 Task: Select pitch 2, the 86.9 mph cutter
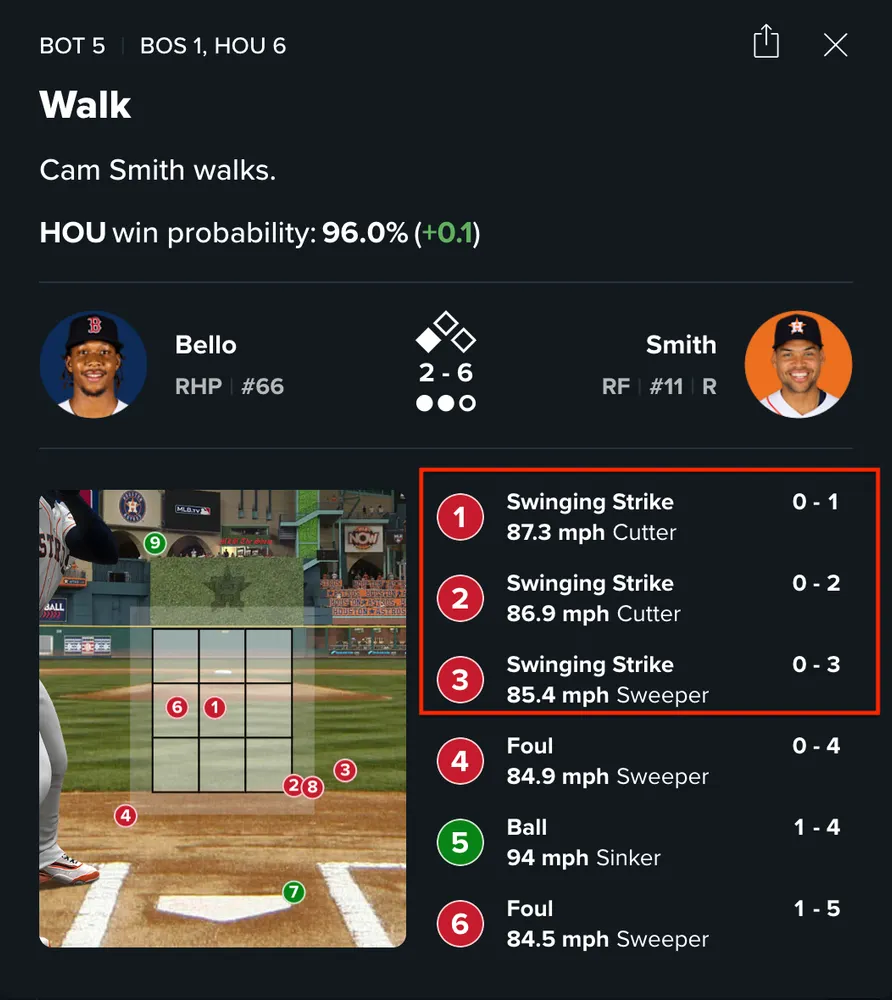pos(638,598)
